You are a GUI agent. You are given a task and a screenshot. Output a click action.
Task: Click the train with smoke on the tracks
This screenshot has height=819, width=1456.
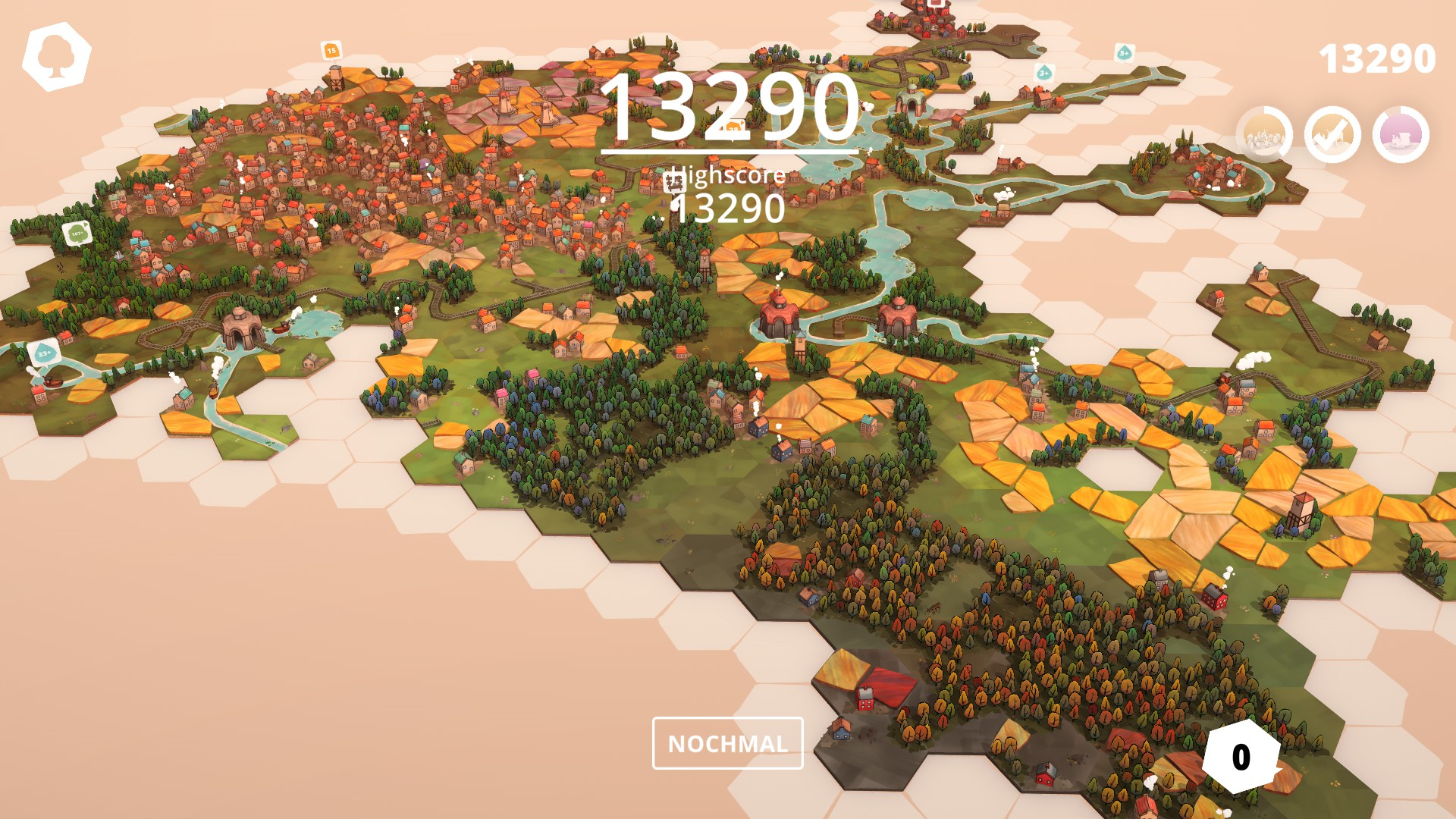1222,379
